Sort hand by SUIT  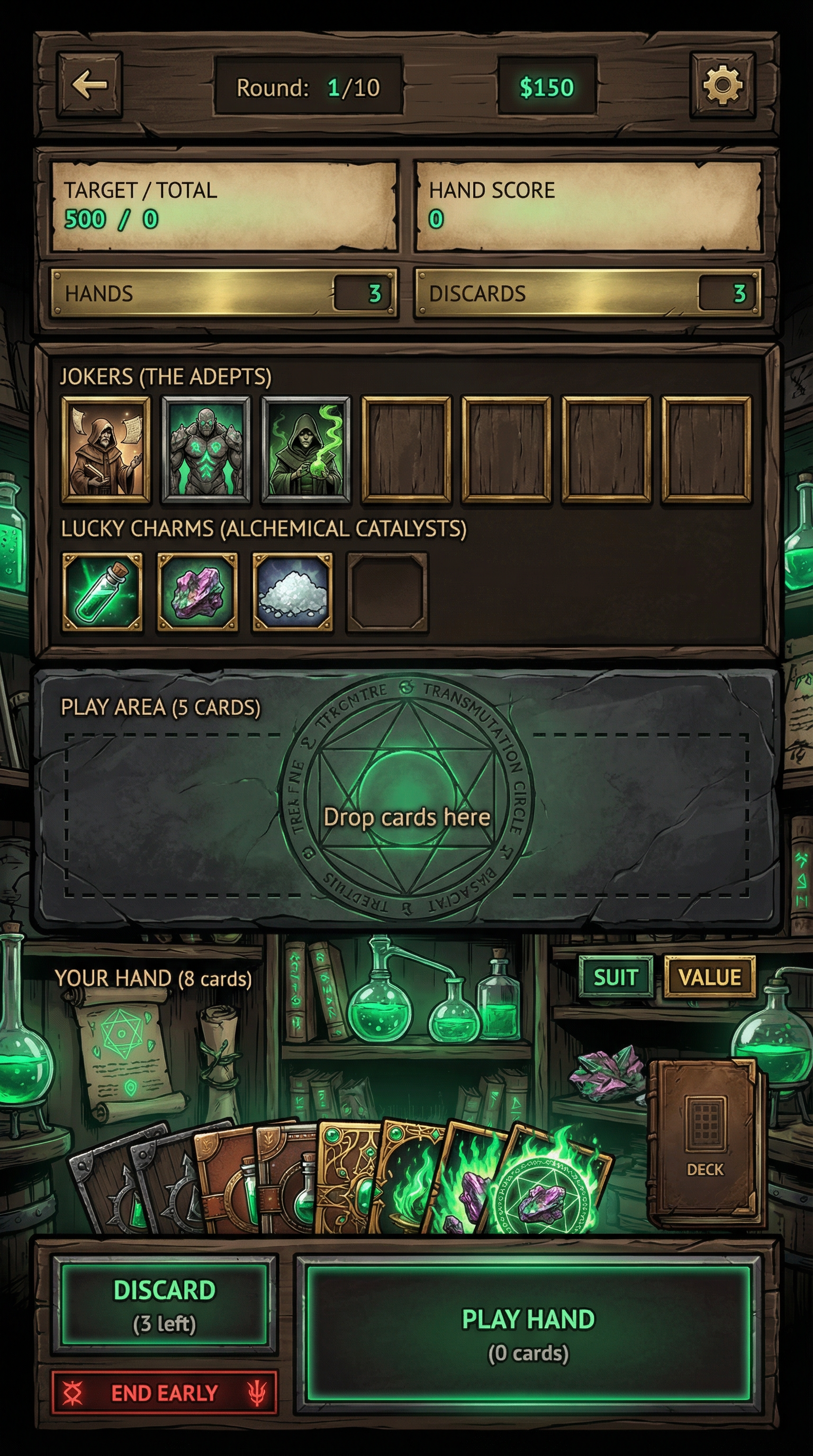(x=615, y=977)
